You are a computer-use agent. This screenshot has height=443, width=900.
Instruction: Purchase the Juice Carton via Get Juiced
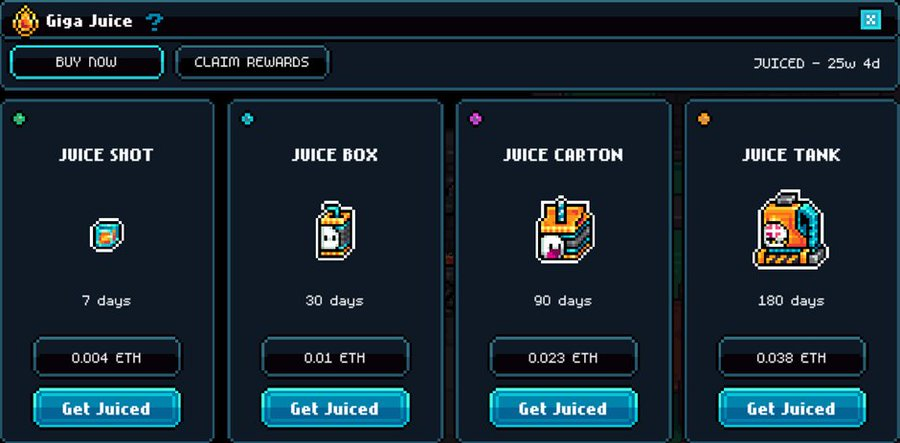[563, 408]
